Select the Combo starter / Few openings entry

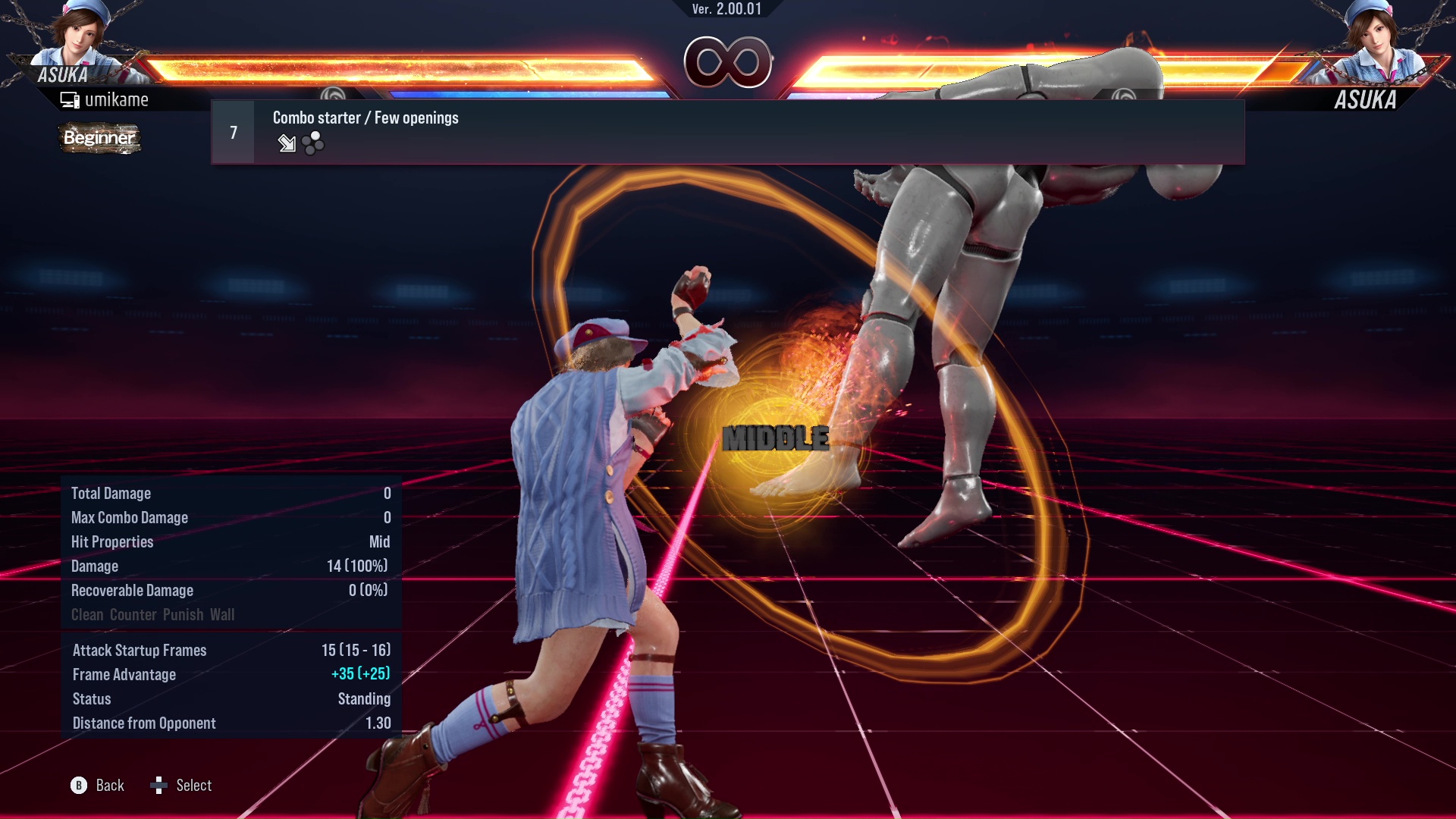366,118
